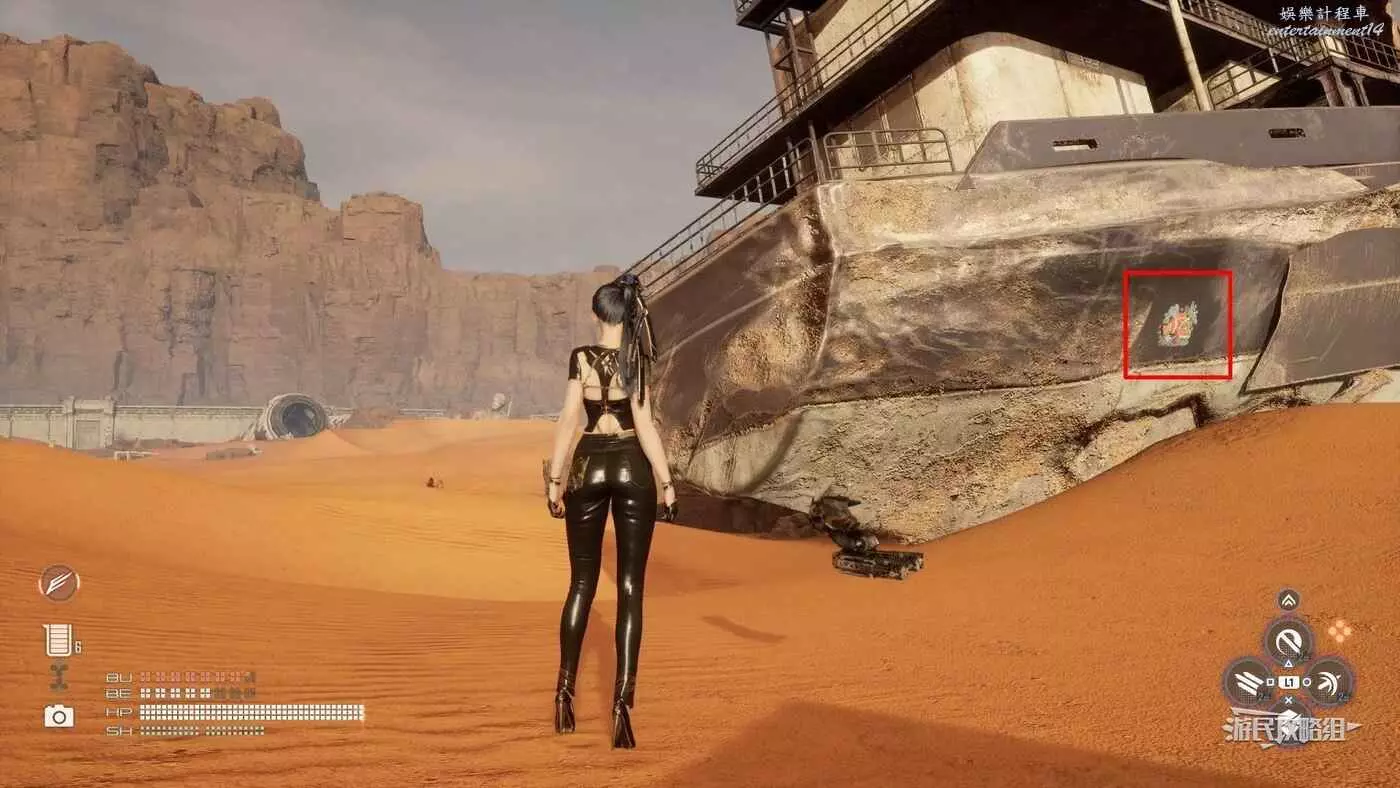Trigger the top circular skill with diagonal stripes
1400x788 pixels.
pyautogui.click(x=1288, y=640)
